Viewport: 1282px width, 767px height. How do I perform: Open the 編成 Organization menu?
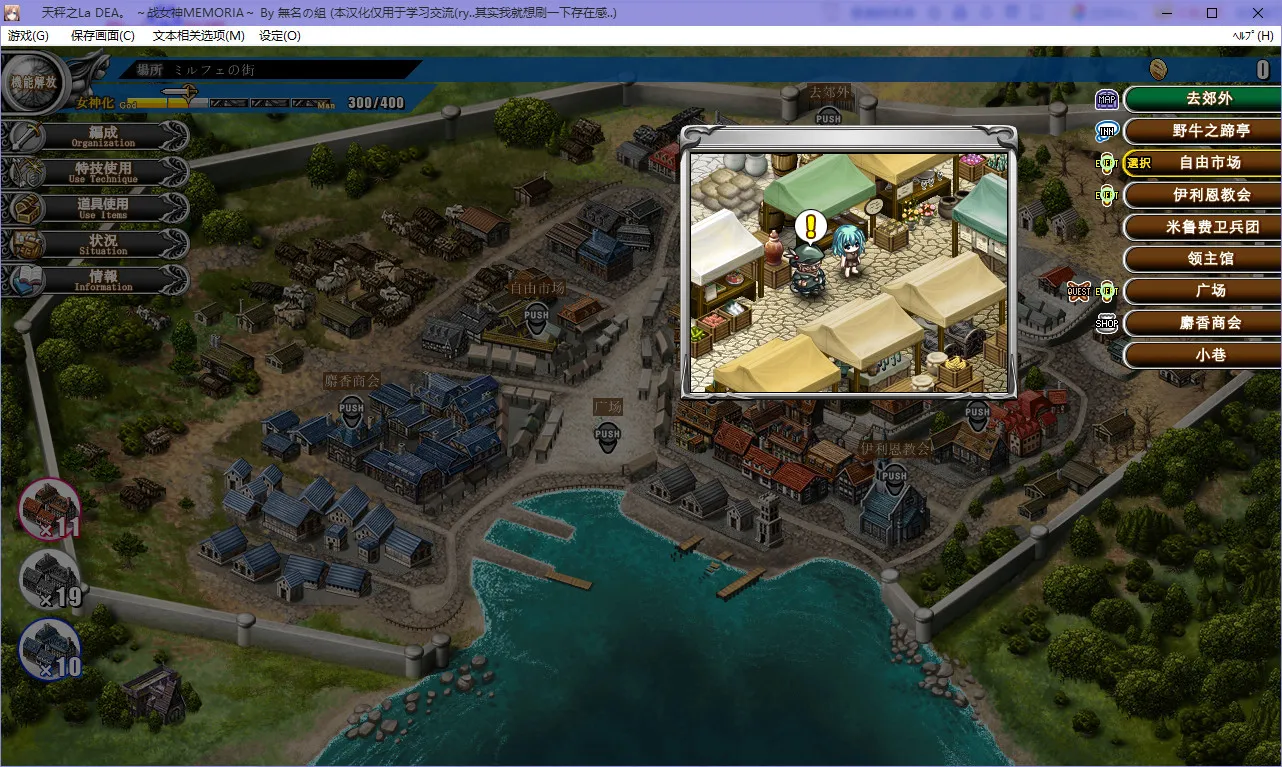click(103, 136)
